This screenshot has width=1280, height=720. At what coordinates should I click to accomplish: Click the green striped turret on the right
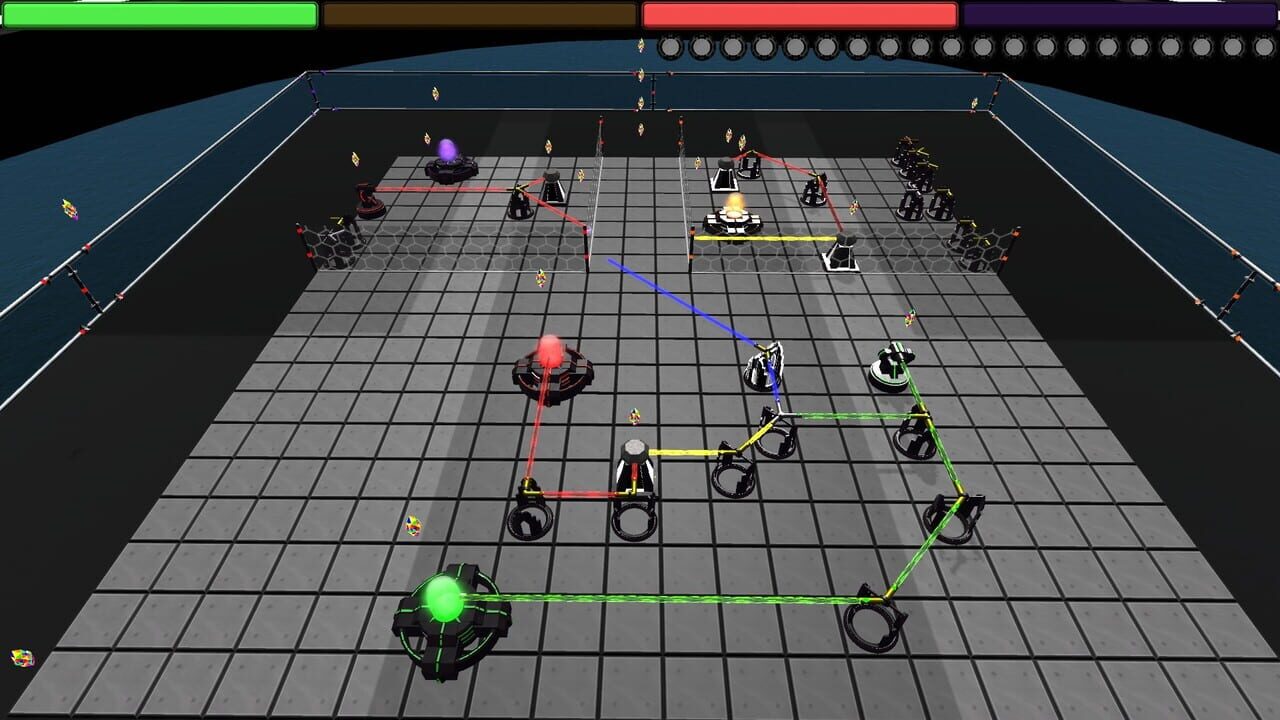coord(893,365)
